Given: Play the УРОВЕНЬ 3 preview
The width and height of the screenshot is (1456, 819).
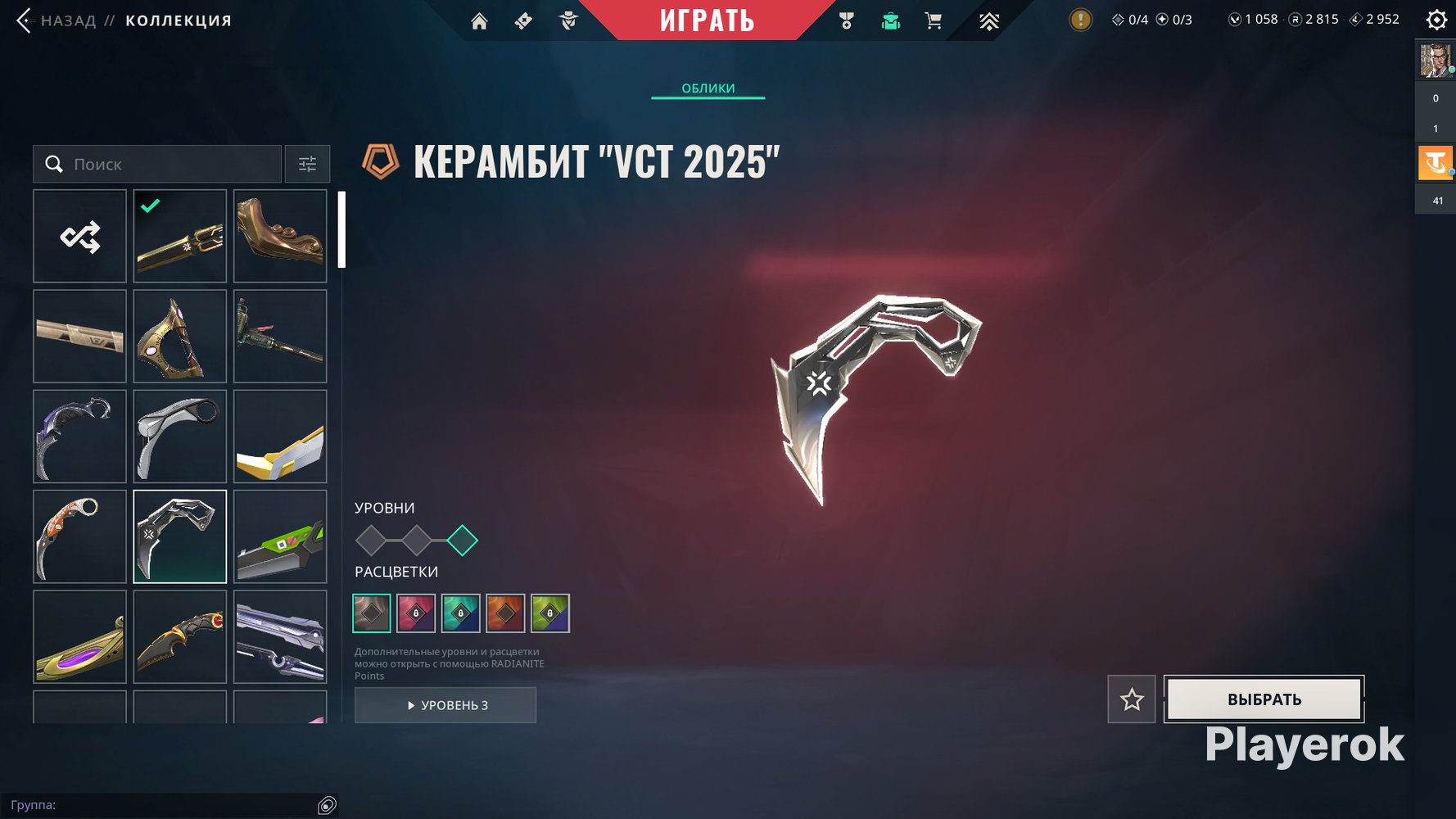Looking at the screenshot, I should coord(445,705).
